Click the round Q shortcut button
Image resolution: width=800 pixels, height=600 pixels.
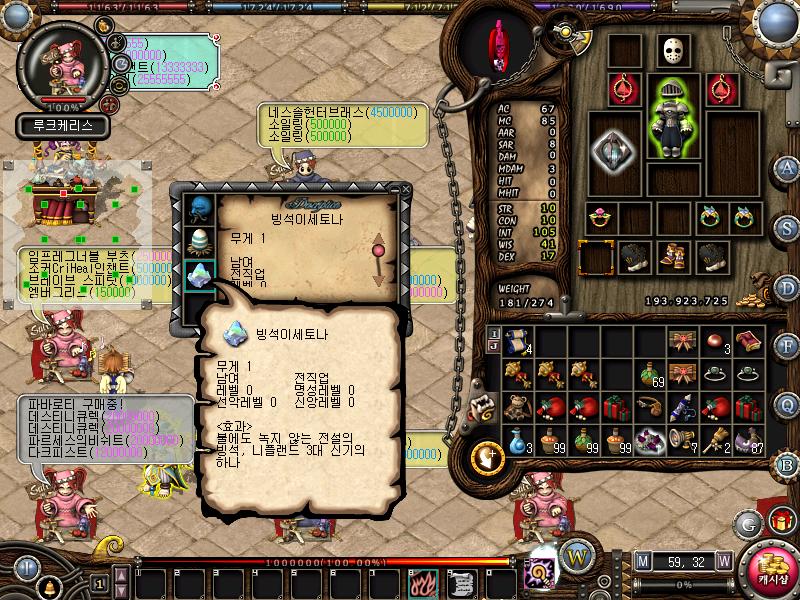pos(787,405)
